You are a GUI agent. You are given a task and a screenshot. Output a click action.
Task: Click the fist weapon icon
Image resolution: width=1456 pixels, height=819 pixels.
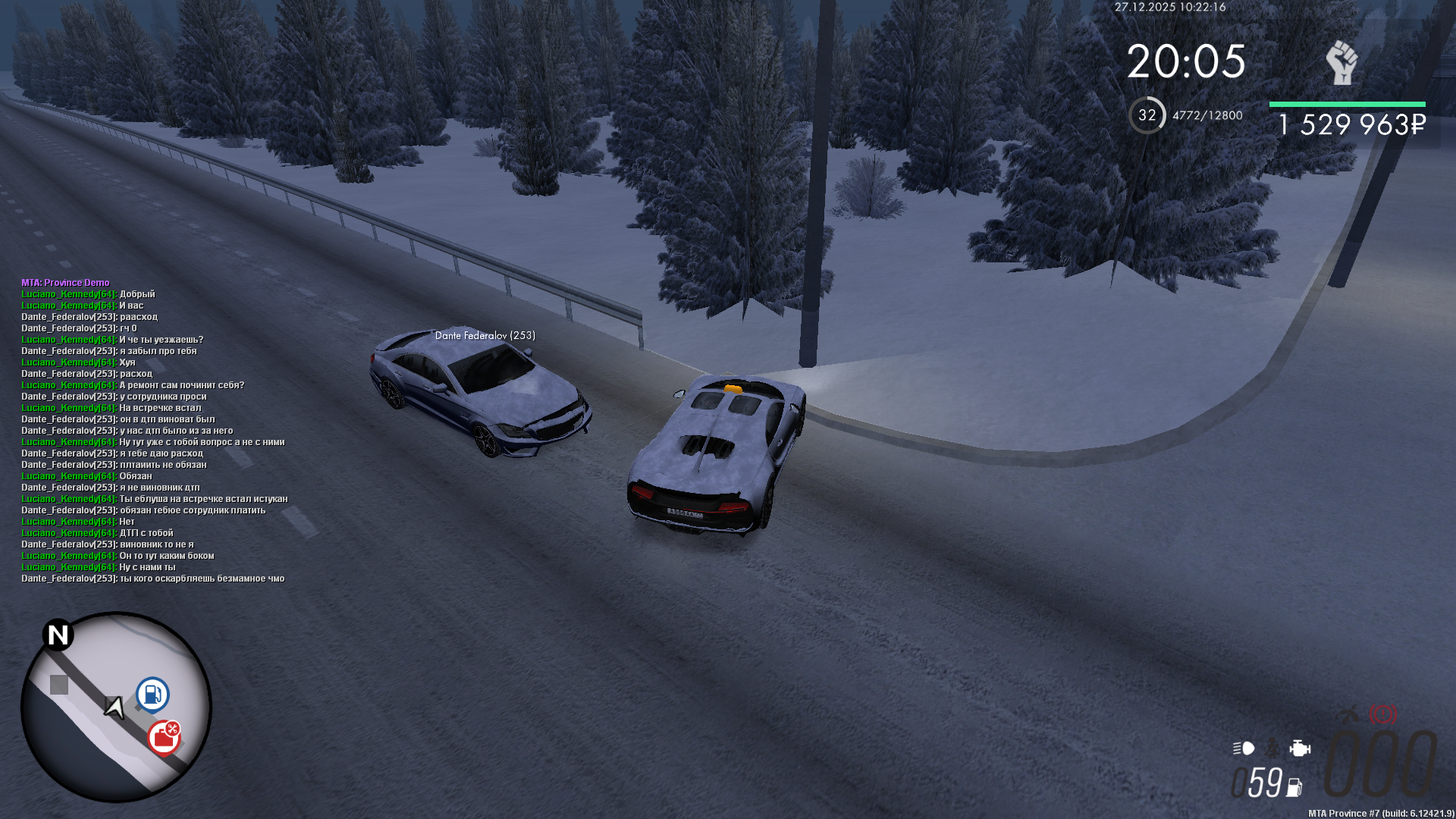coord(1341,62)
